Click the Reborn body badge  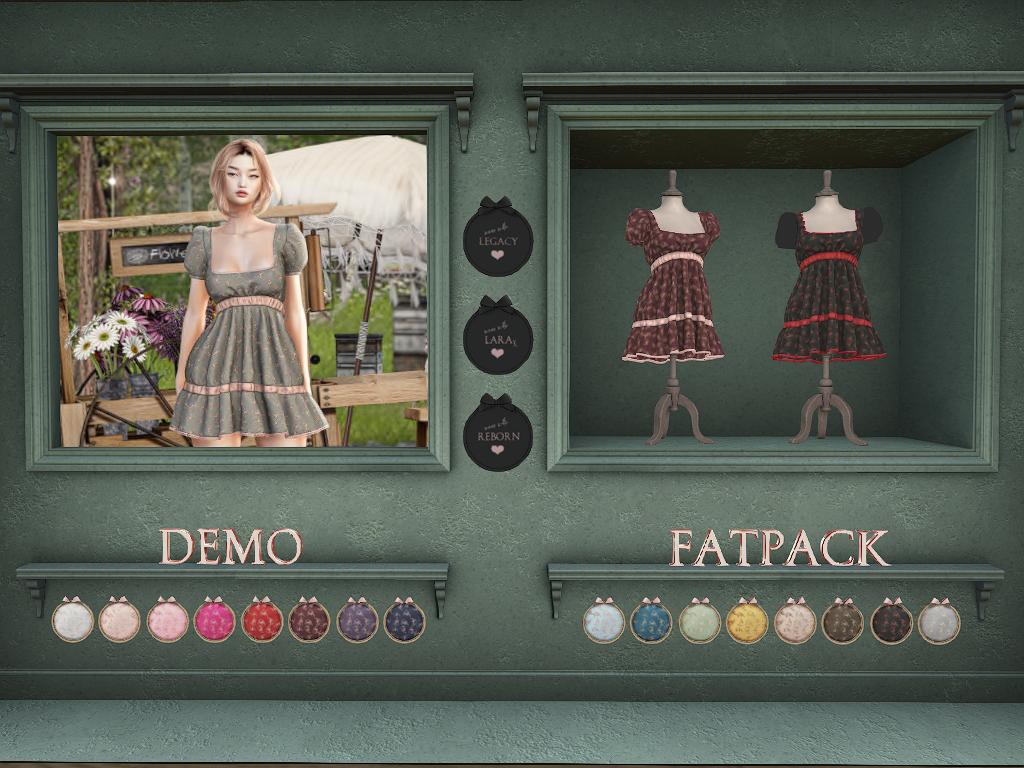[x=498, y=436]
